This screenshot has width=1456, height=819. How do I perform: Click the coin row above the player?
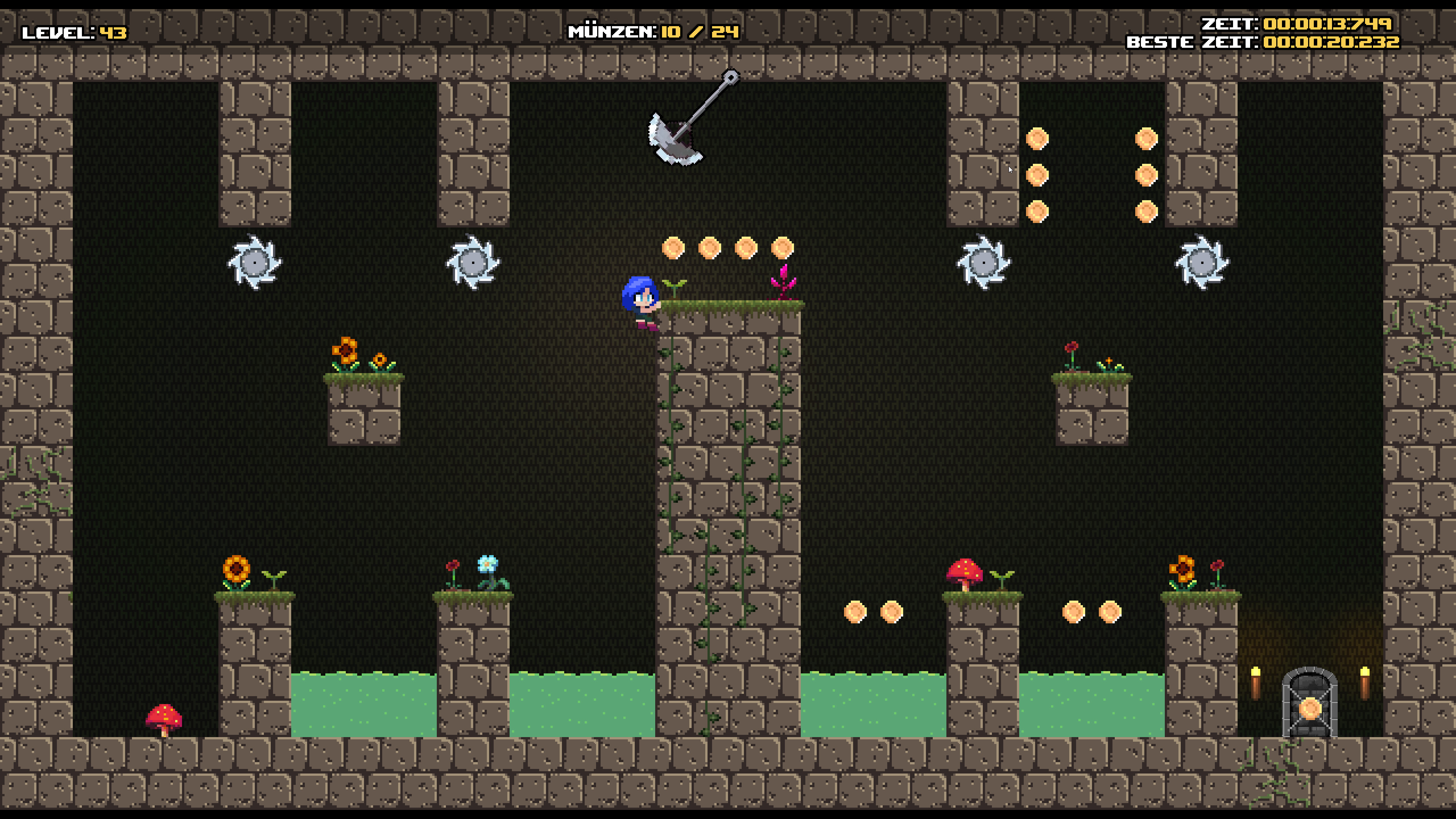[x=726, y=246]
